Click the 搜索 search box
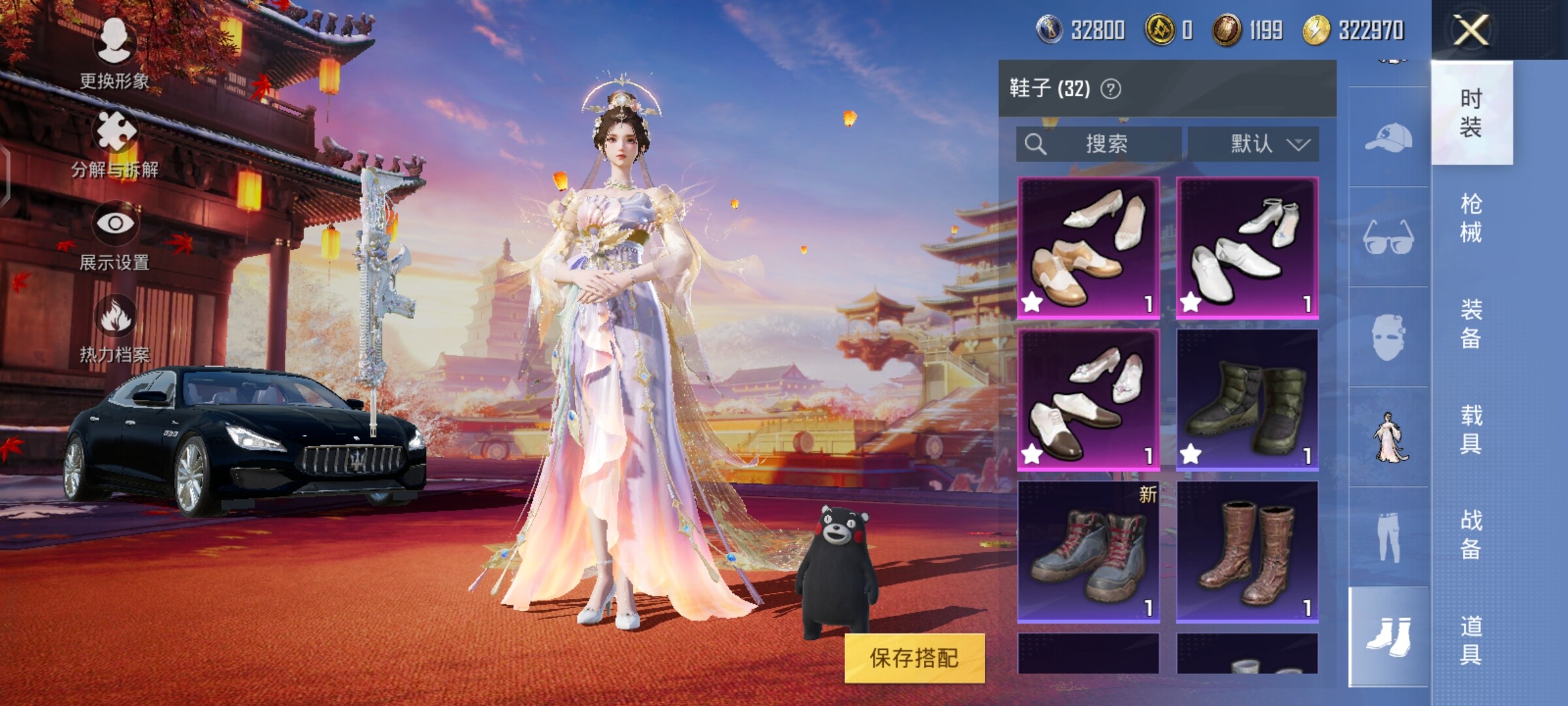This screenshot has width=1568, height=706. click(x=1099, y=144)
